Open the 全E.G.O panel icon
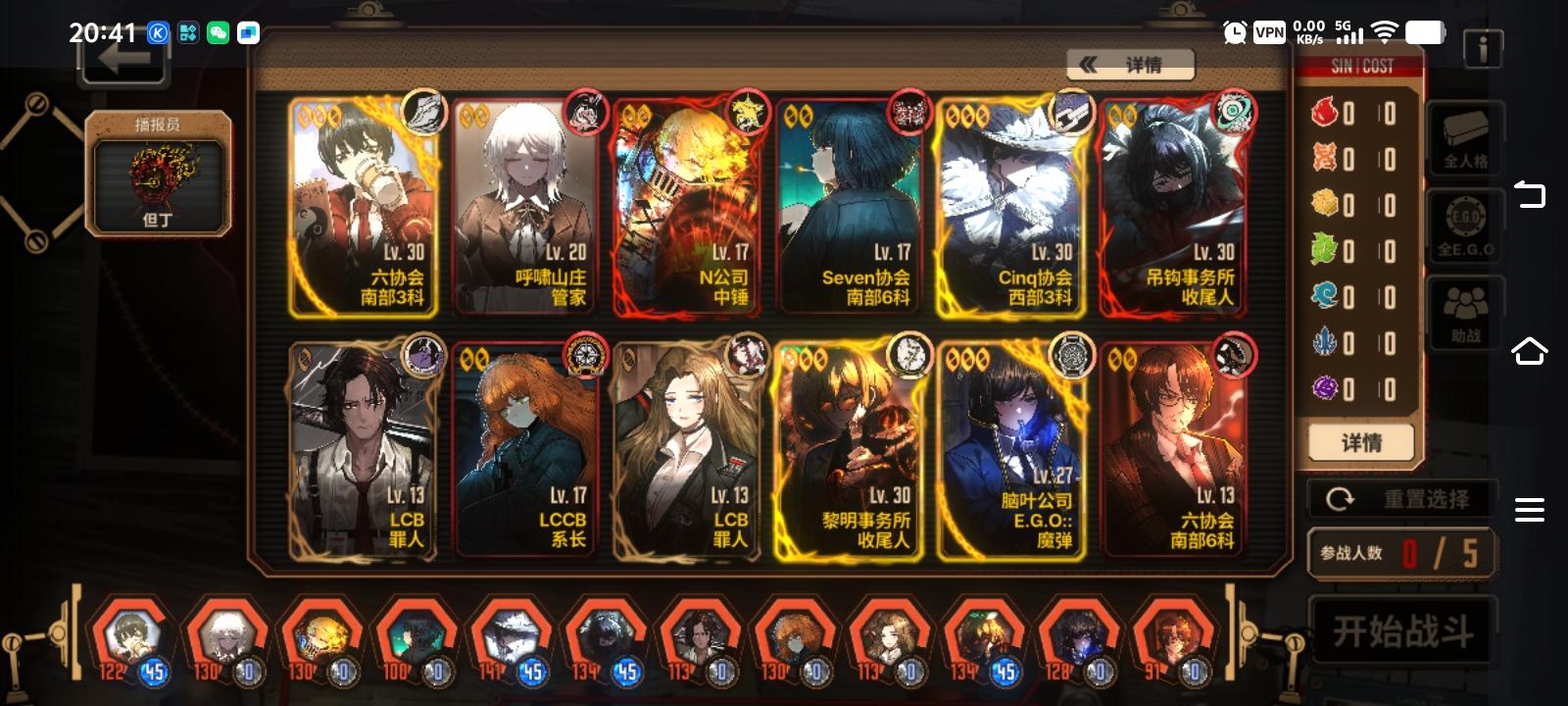 [x=1463, y=226]
